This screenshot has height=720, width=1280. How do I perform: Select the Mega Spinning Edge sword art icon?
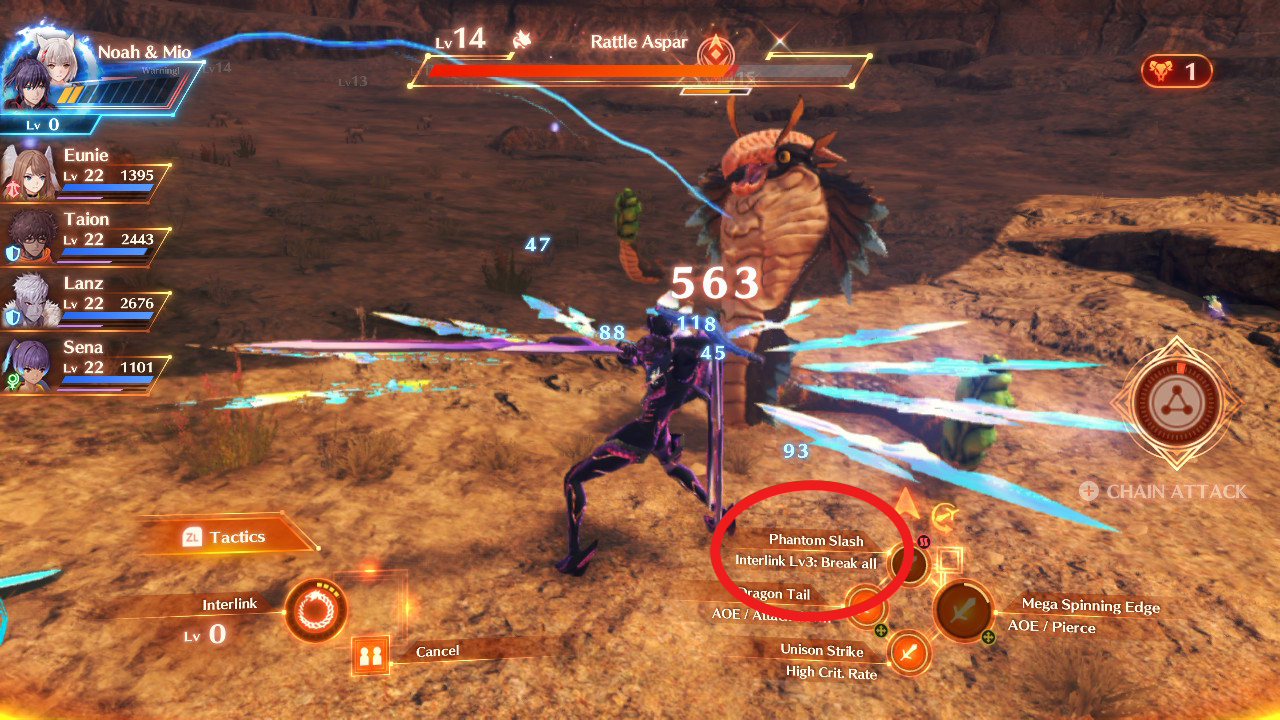[963, 610]
